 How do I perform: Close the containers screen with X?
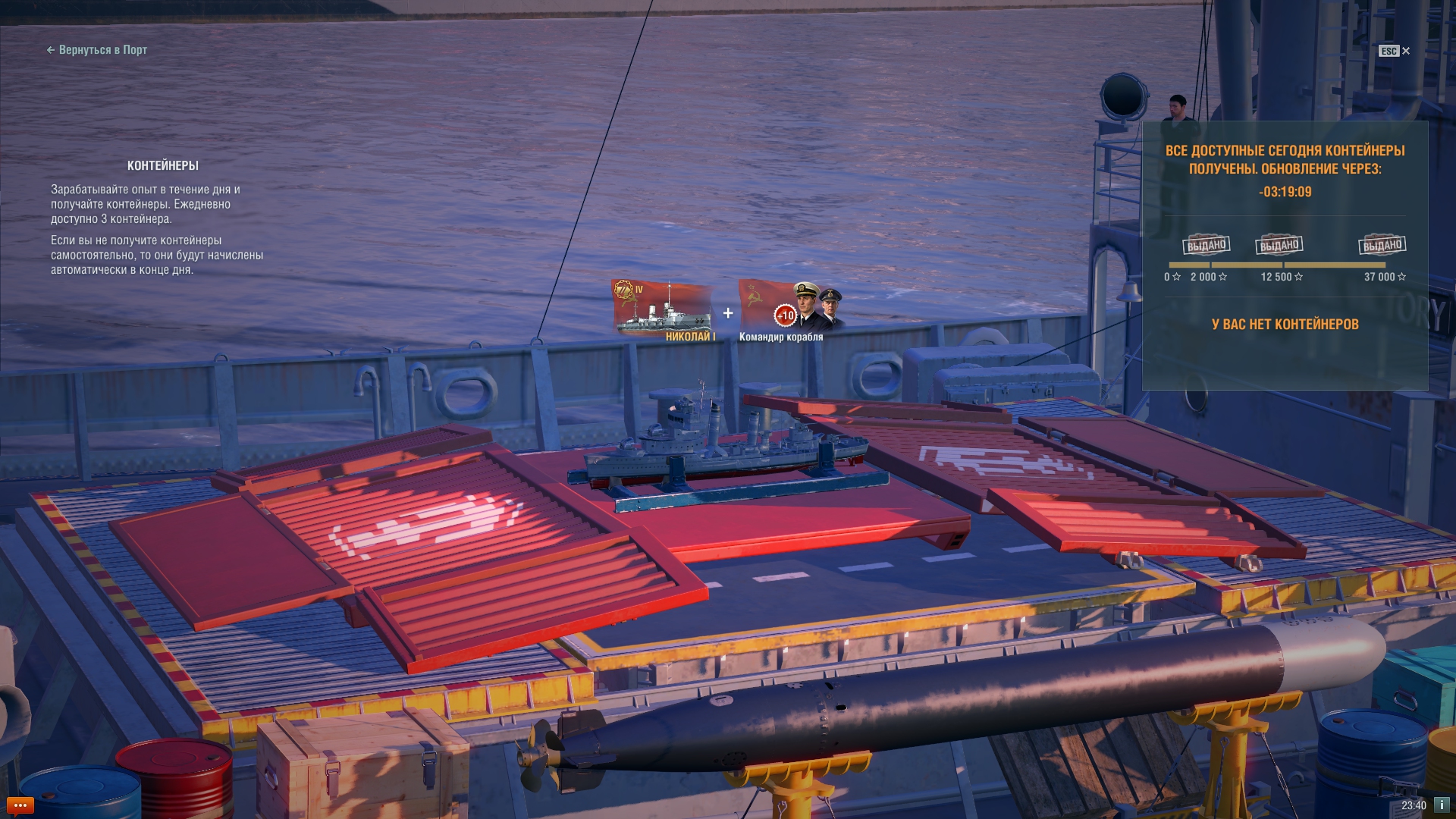1405,51
